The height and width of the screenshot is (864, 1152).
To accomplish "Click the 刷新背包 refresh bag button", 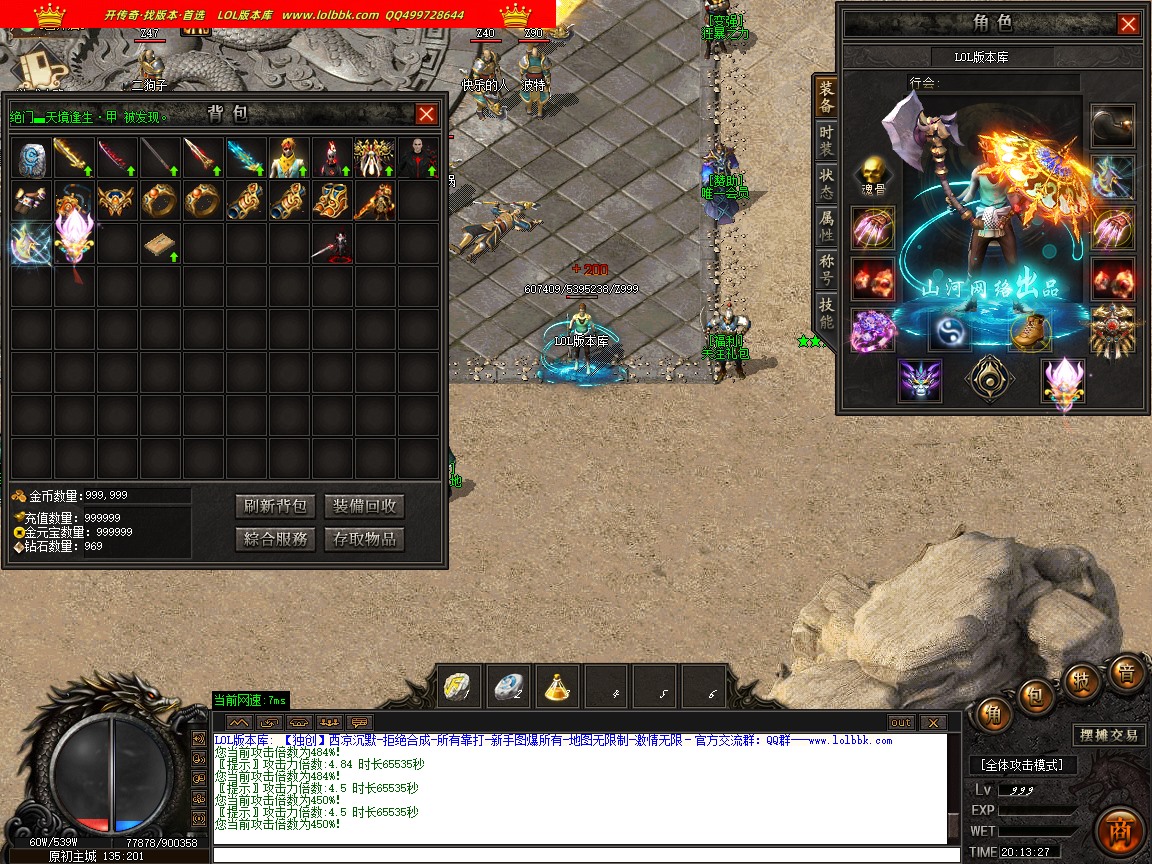I will (x=275, y=506).
